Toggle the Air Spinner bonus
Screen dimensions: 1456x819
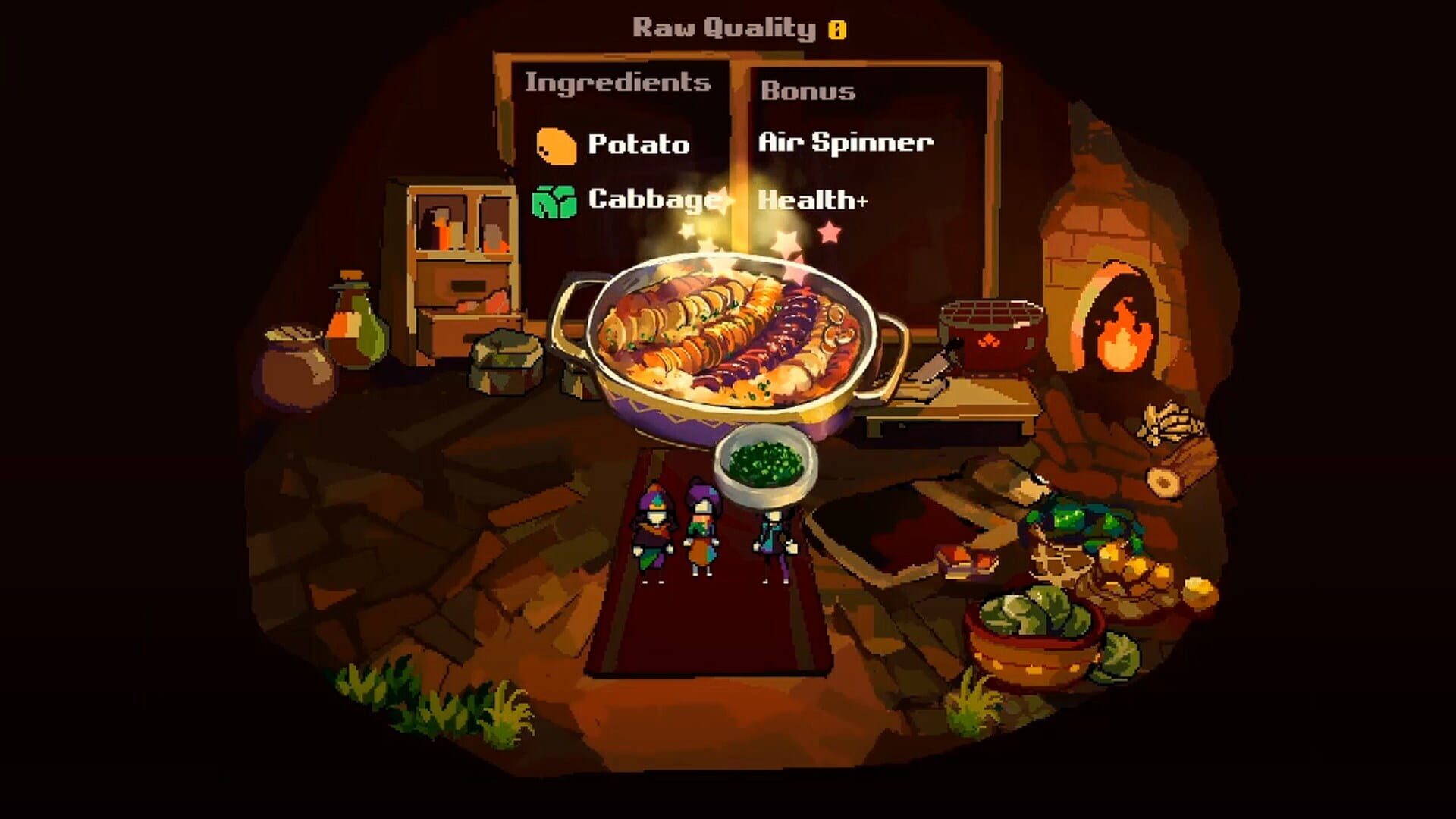846,143
